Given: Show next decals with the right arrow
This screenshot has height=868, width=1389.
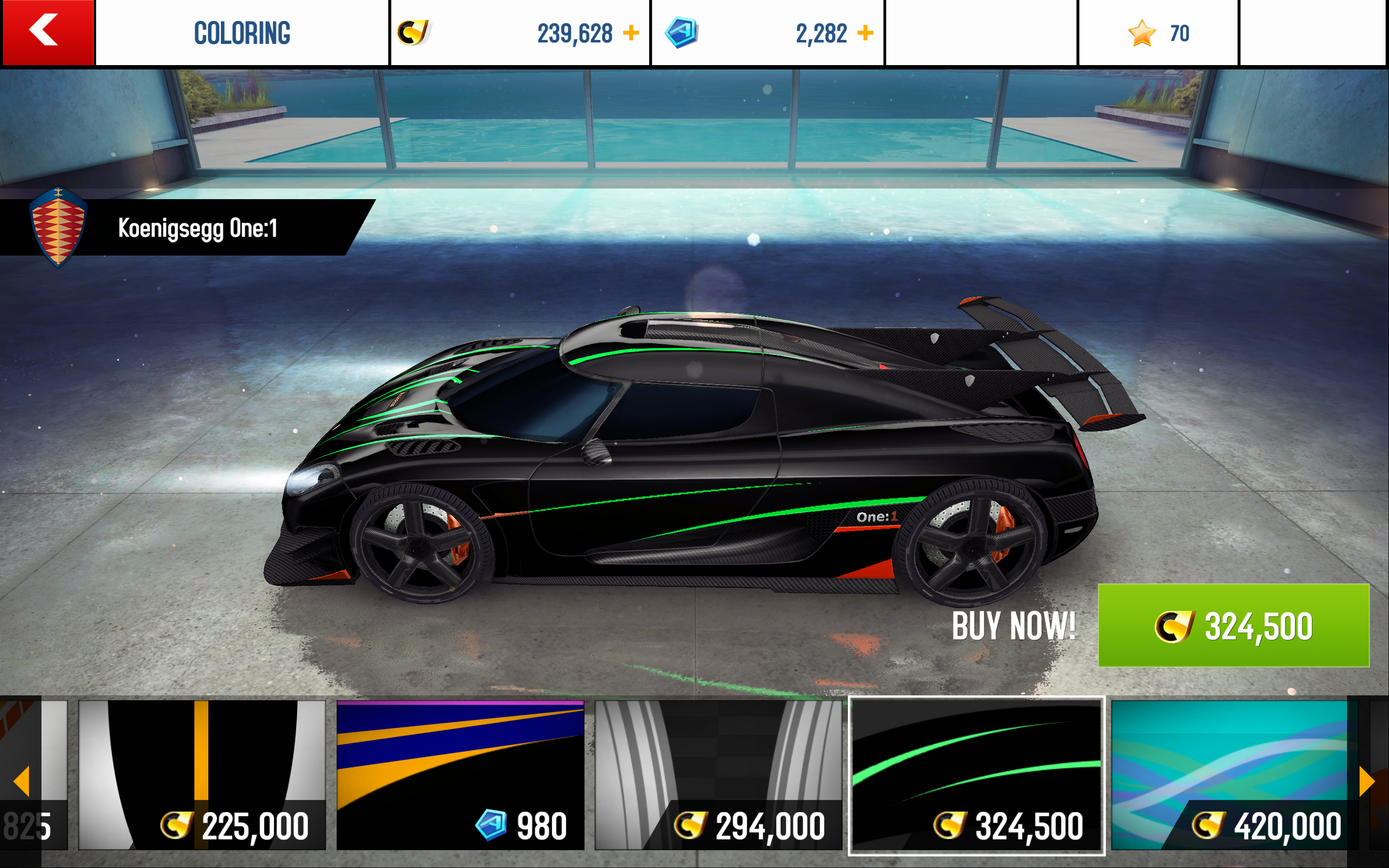Looking at the screenshot, I should [x=1368, y=781].
